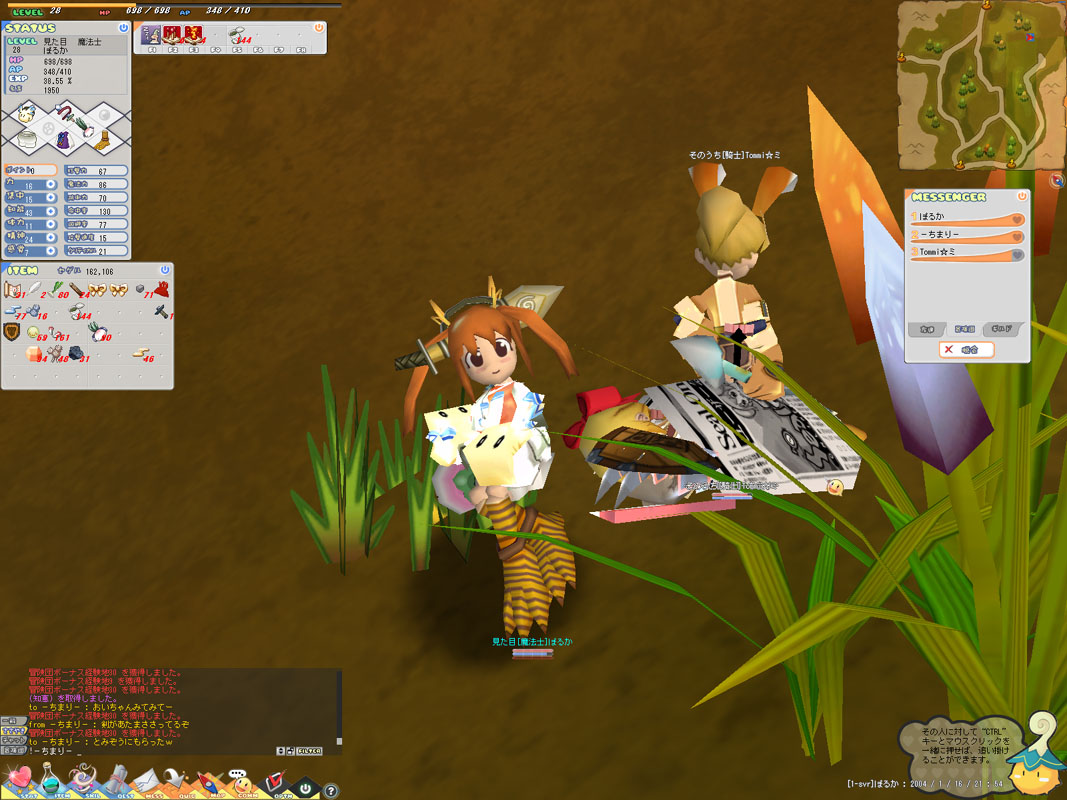Close the F-key skill hotbar
1067x800 pixels.
318,28
